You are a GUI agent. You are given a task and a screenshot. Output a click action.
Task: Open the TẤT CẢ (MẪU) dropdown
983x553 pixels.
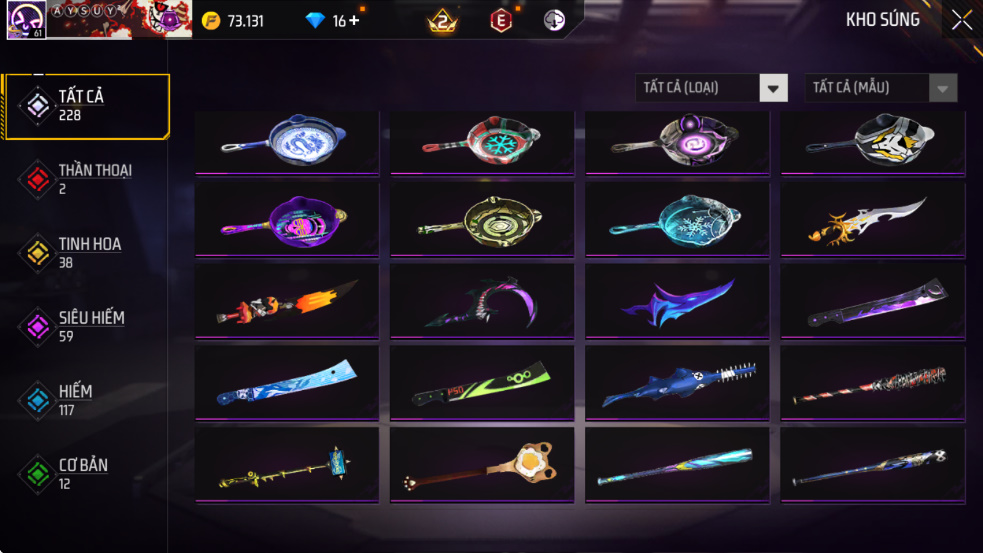[x=881, y=88]
